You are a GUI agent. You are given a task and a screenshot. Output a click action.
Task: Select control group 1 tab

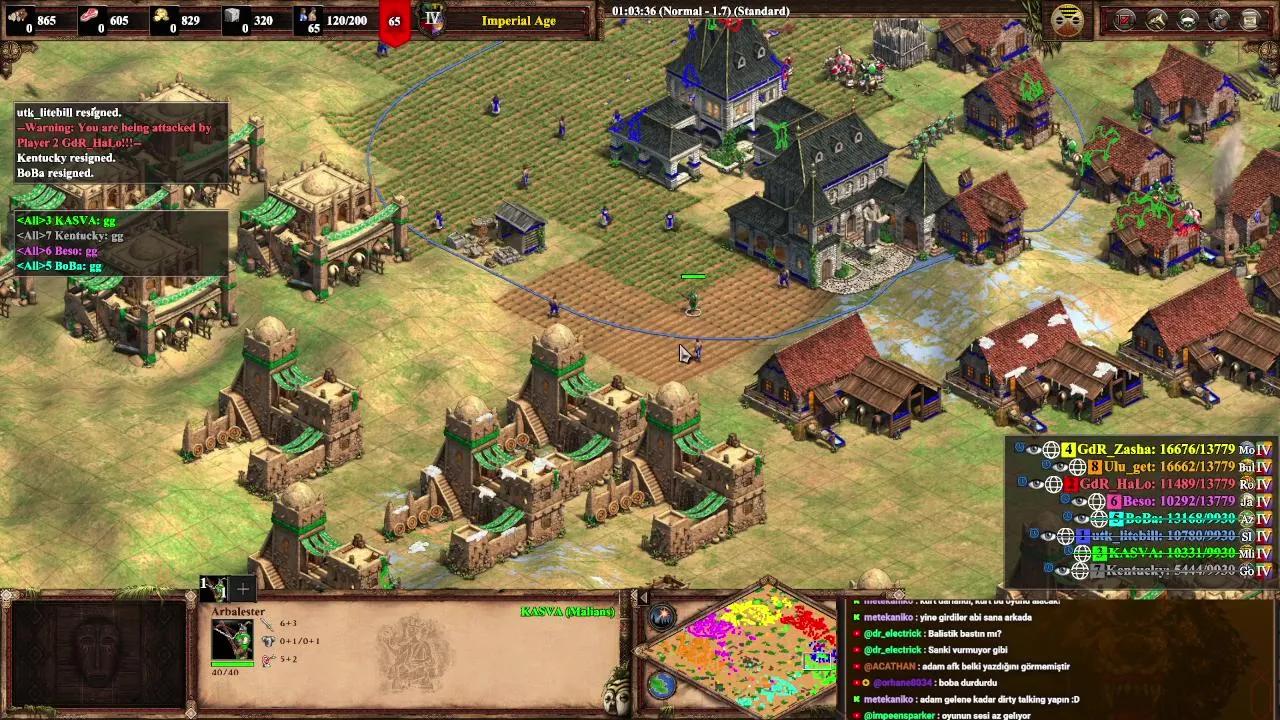click(215, 588)
